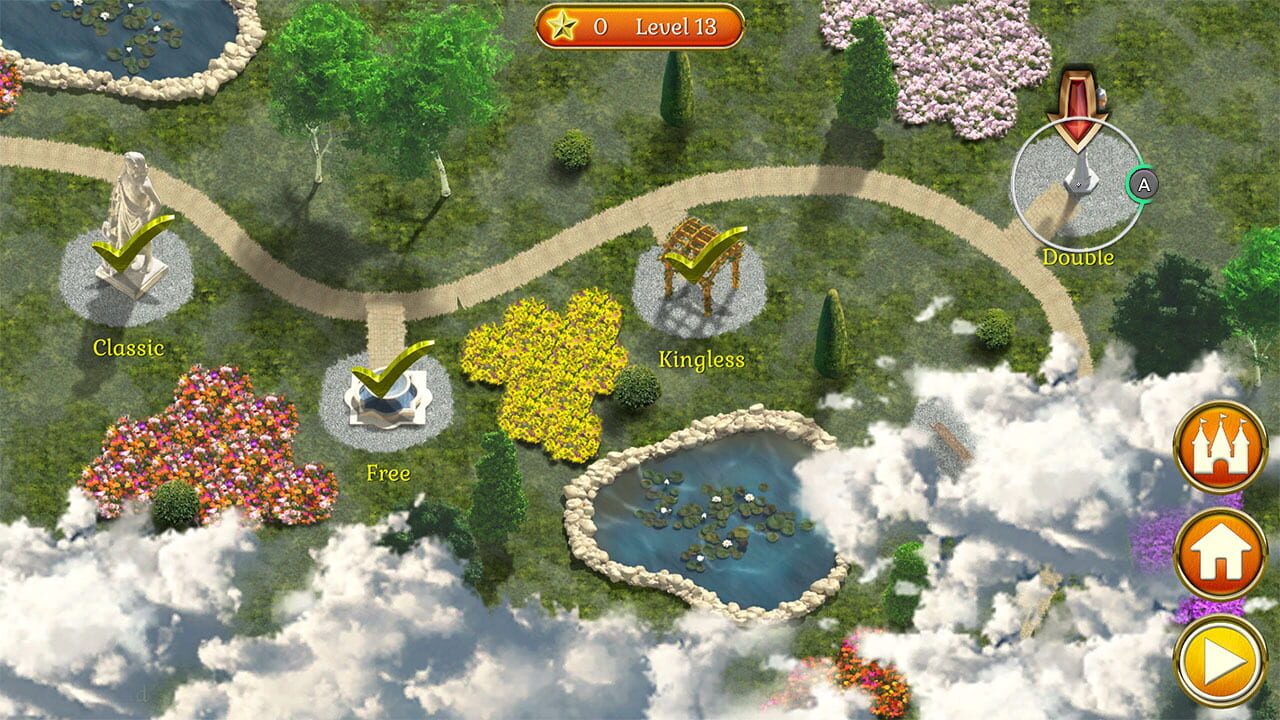This screenshot has width=1280, height=720.
Task: Click the star icon in the score banner
Action: 560,27
